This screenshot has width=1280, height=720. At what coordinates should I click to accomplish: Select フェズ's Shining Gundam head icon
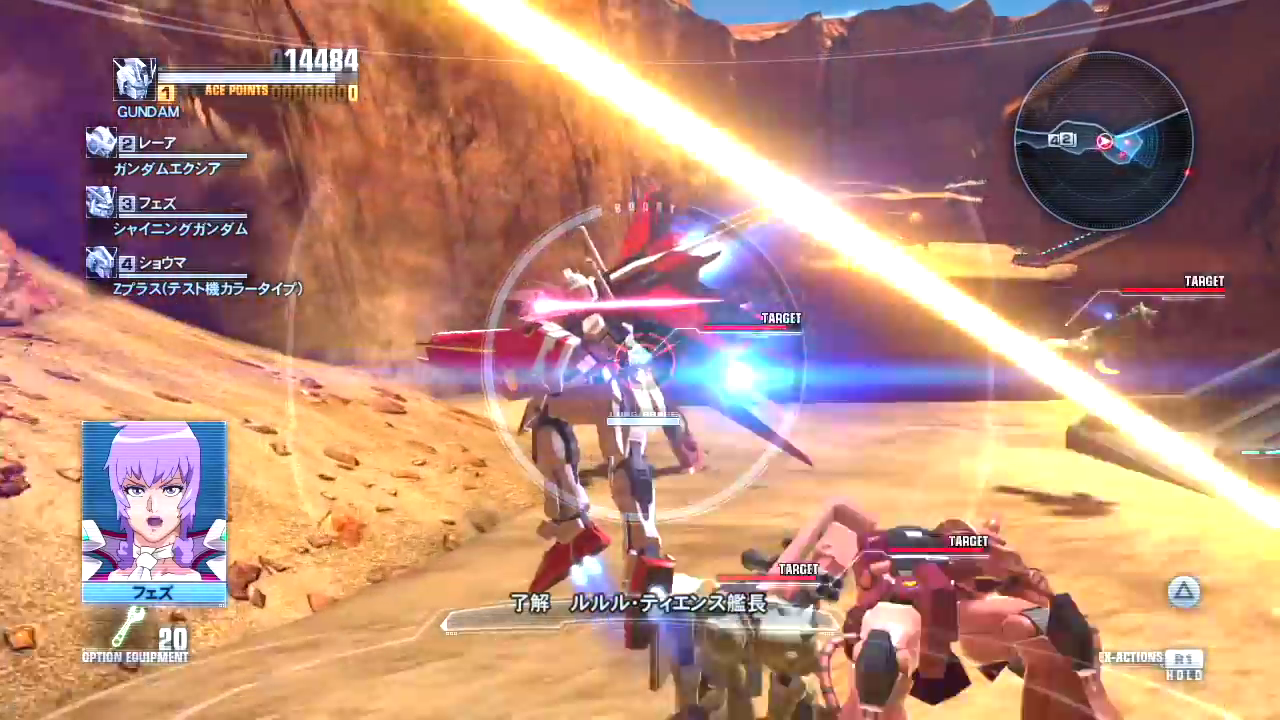101,202
